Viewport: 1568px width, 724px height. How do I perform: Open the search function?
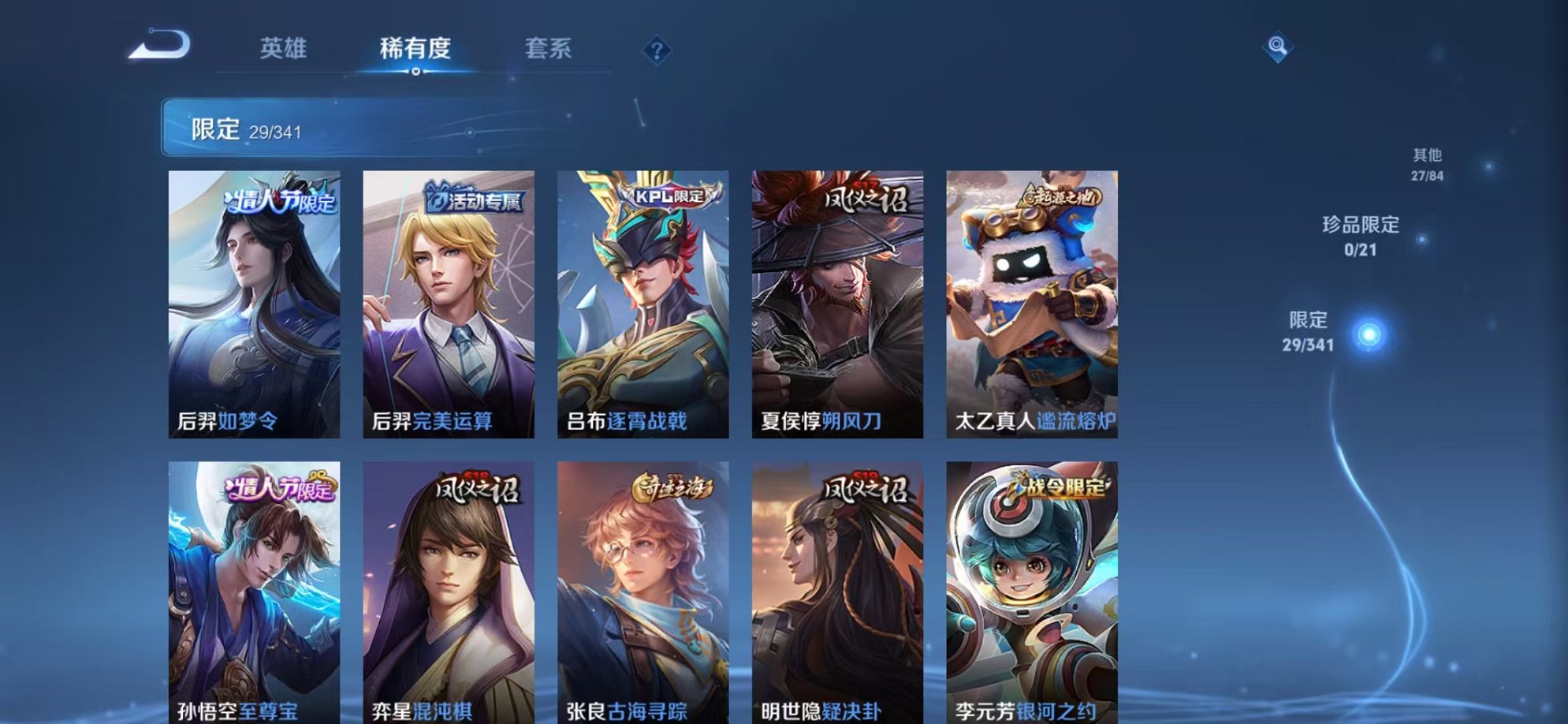(x=1277, y=46)
